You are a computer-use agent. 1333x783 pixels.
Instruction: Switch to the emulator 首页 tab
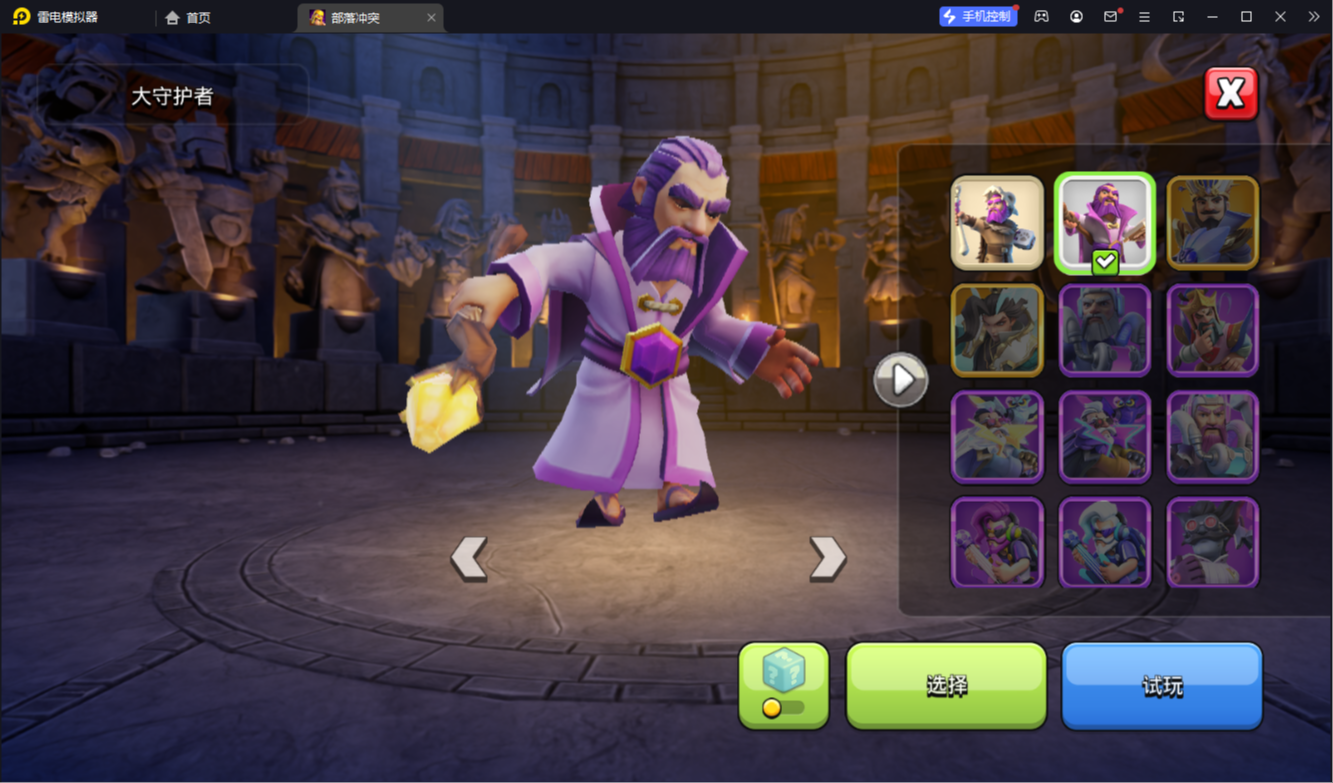click(188, 17)
